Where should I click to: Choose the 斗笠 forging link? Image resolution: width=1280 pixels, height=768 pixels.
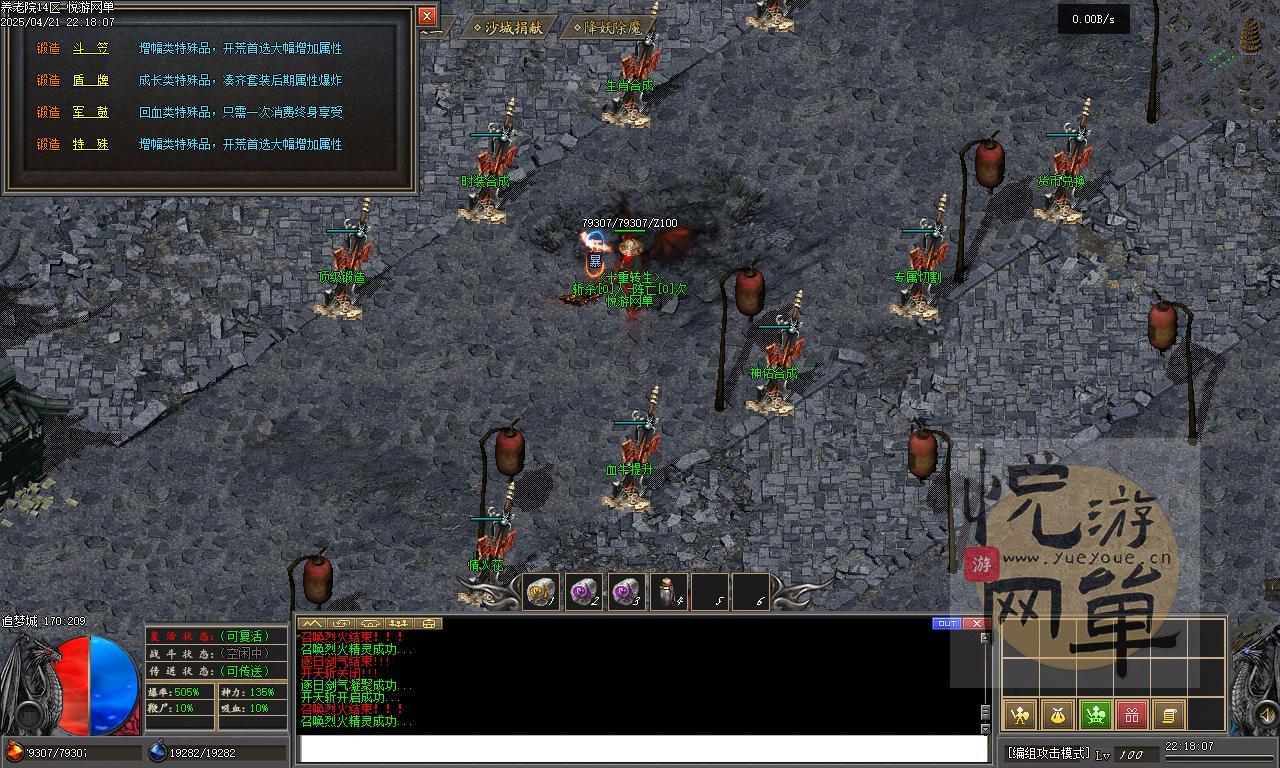coord(90,48)
